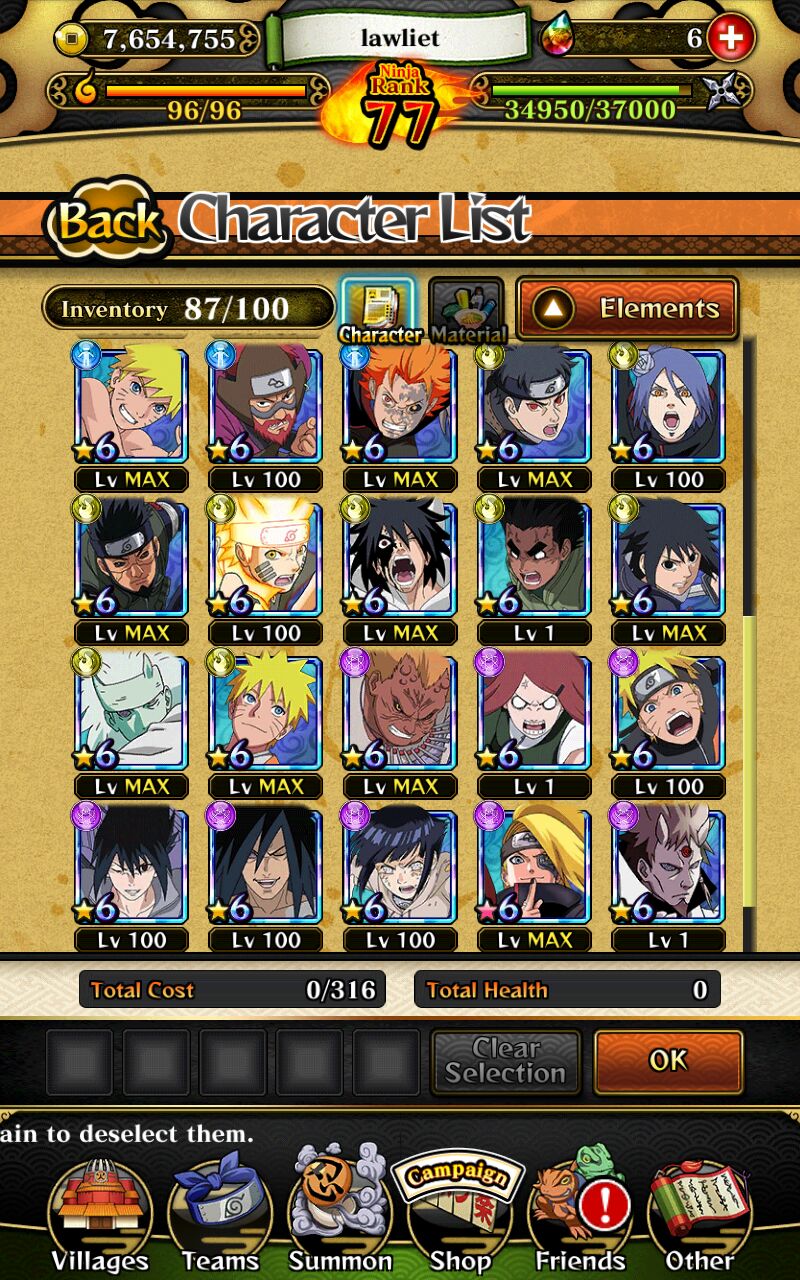The height and width of the screenshot is (1280, 800).
Task: Open the Friends menu
Action: tap(580, 1212)
